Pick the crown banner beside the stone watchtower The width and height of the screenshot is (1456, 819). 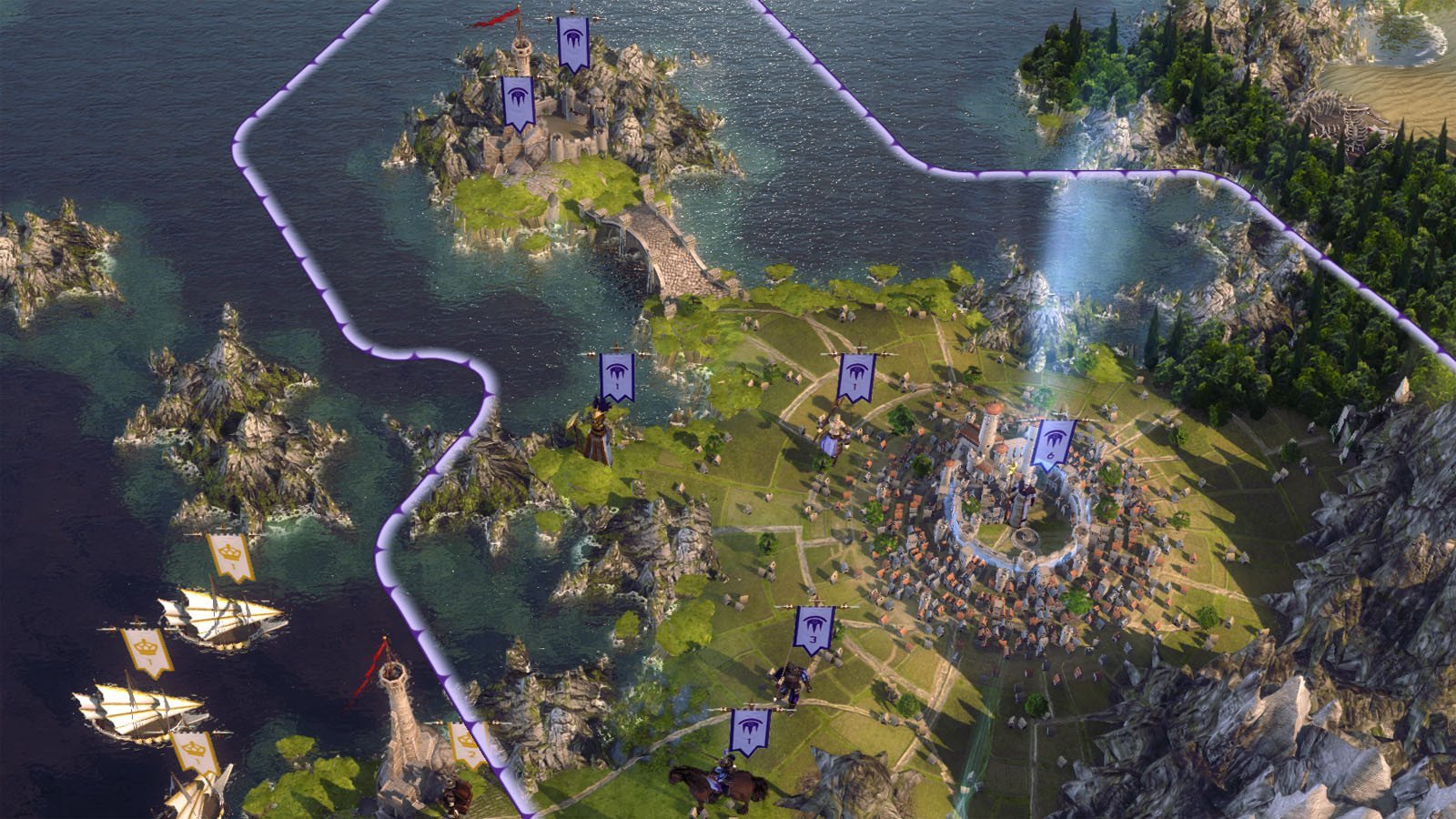point(466,743)
